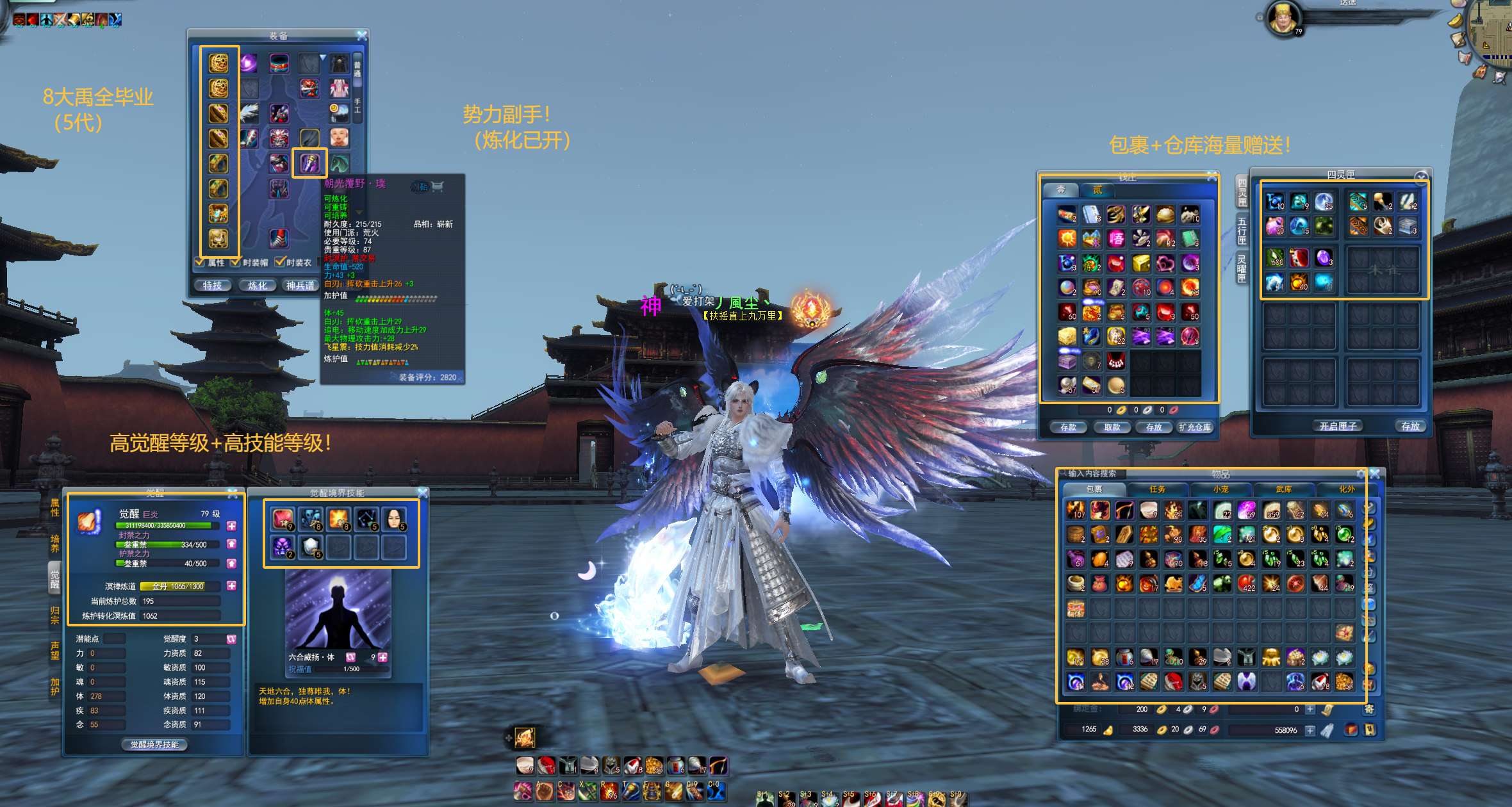1512x807 pixels.
Task: Select the 五行匣 side tab
Action: pos(1242,231)
